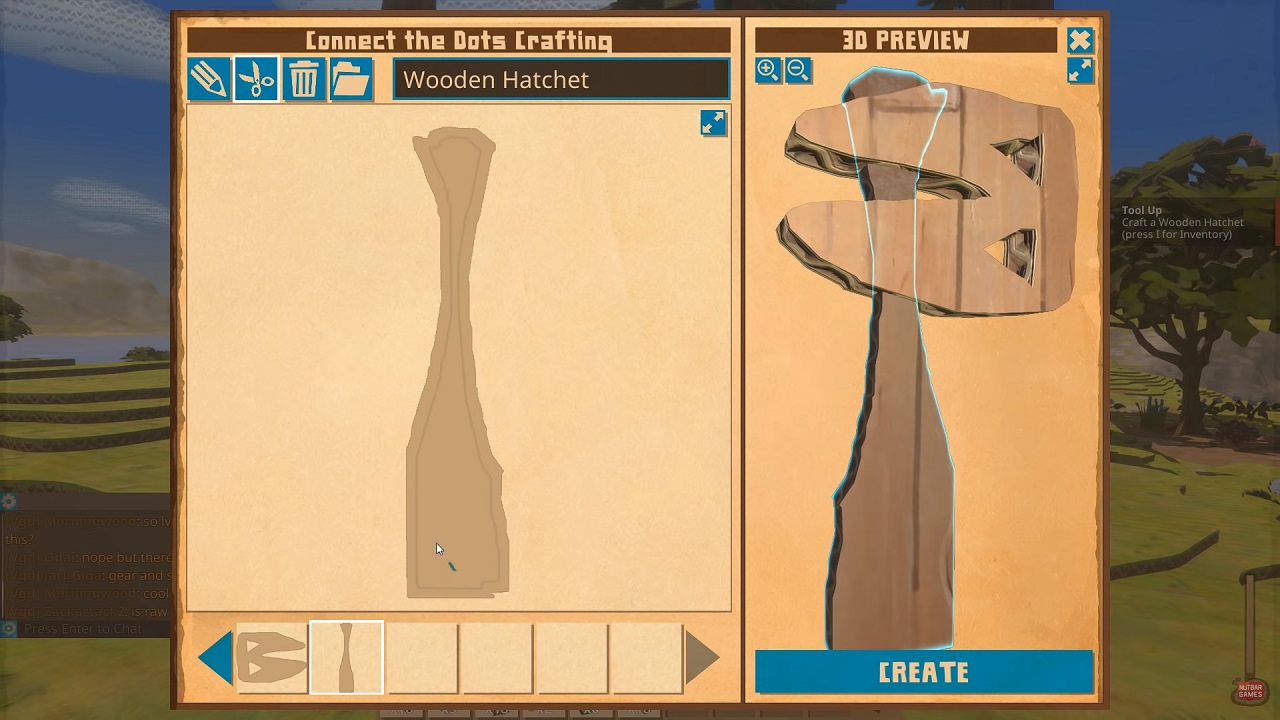Zoom out of the 3D preview
The height and width of the screenshot is (720, 1280).
coord(798,69)
